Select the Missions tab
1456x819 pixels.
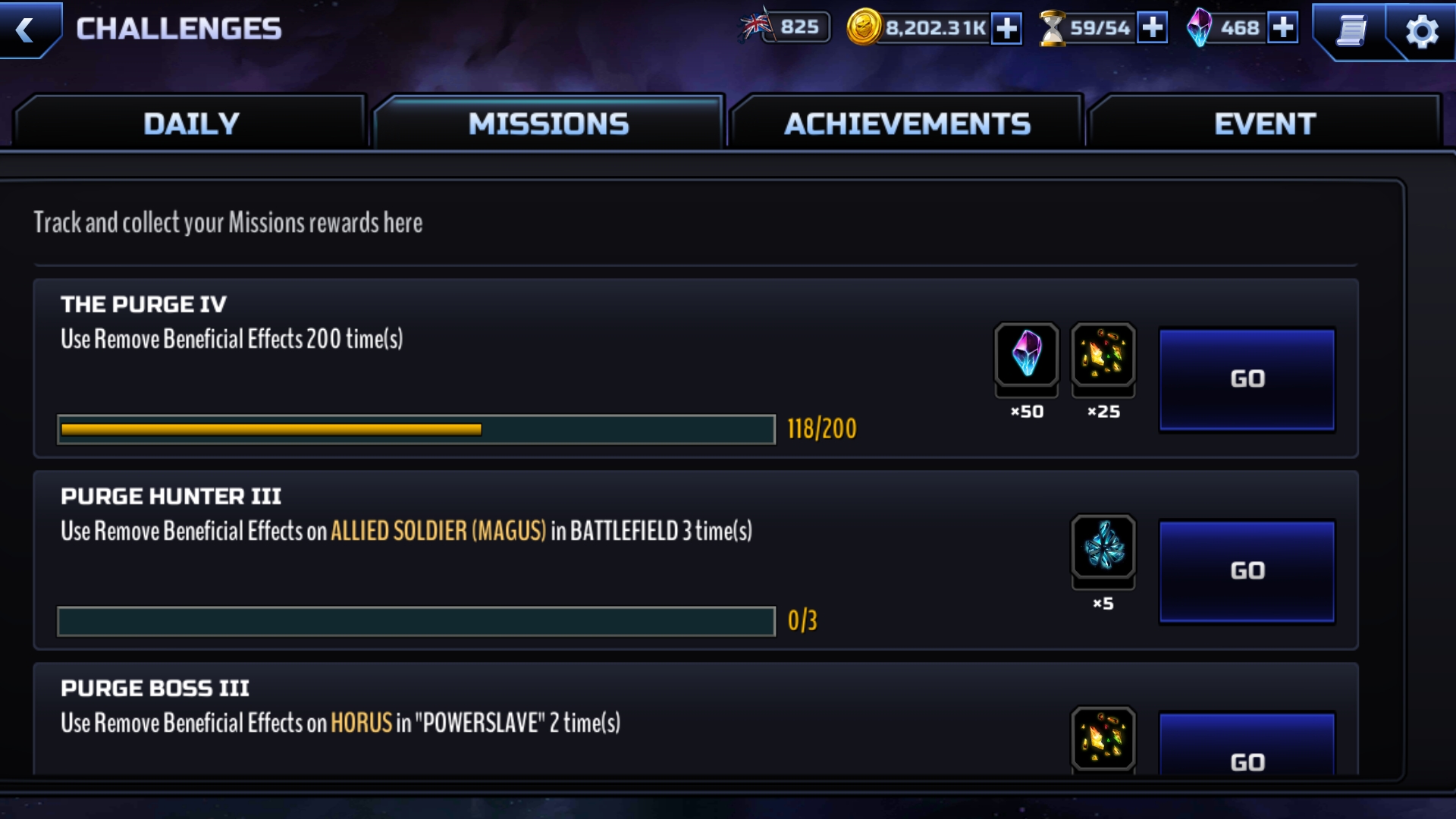548,124
